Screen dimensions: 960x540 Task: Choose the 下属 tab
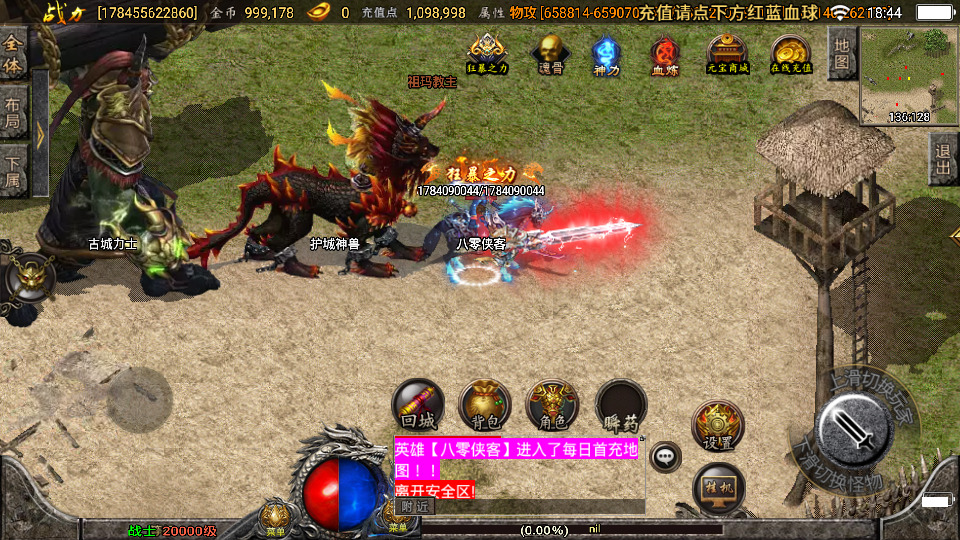point(13,169)
